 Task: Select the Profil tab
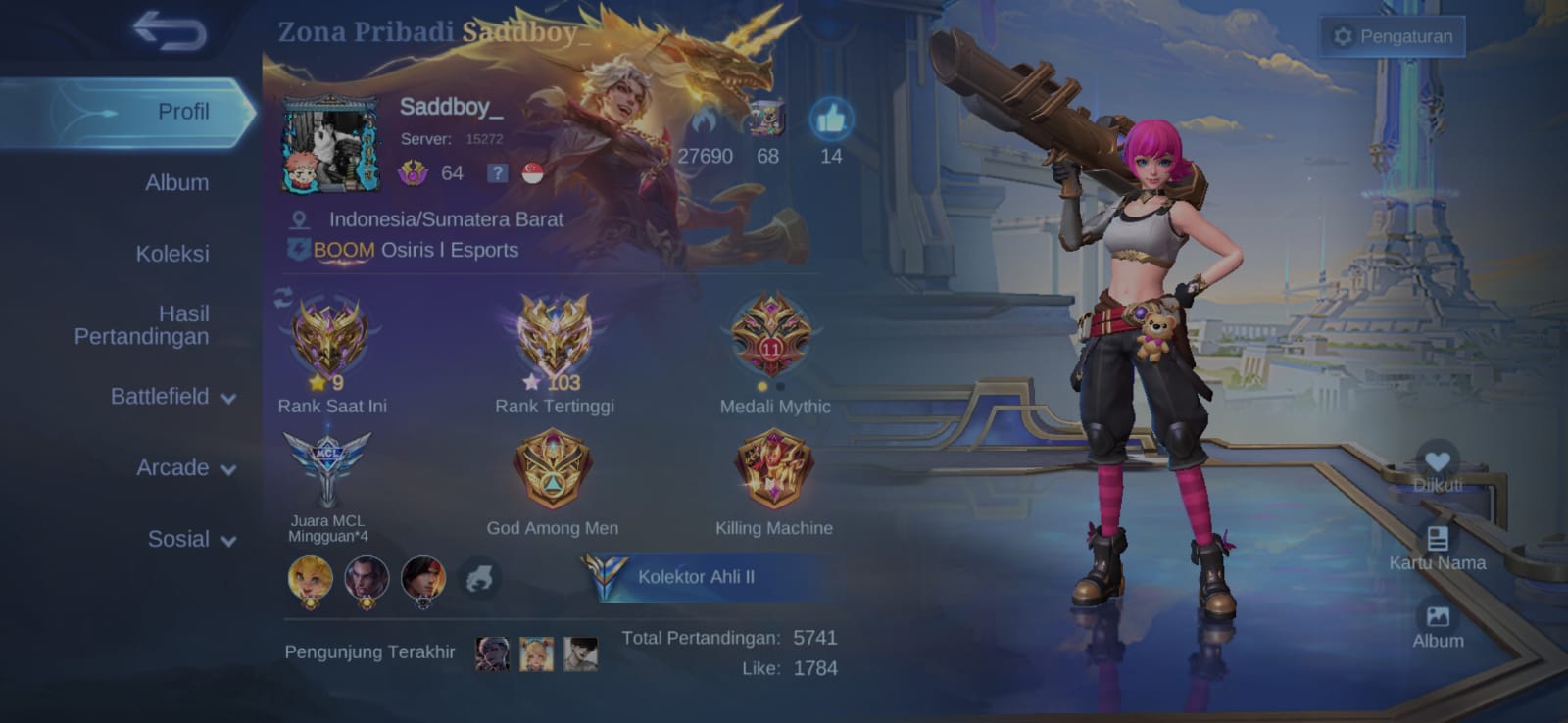pos(183,112)
